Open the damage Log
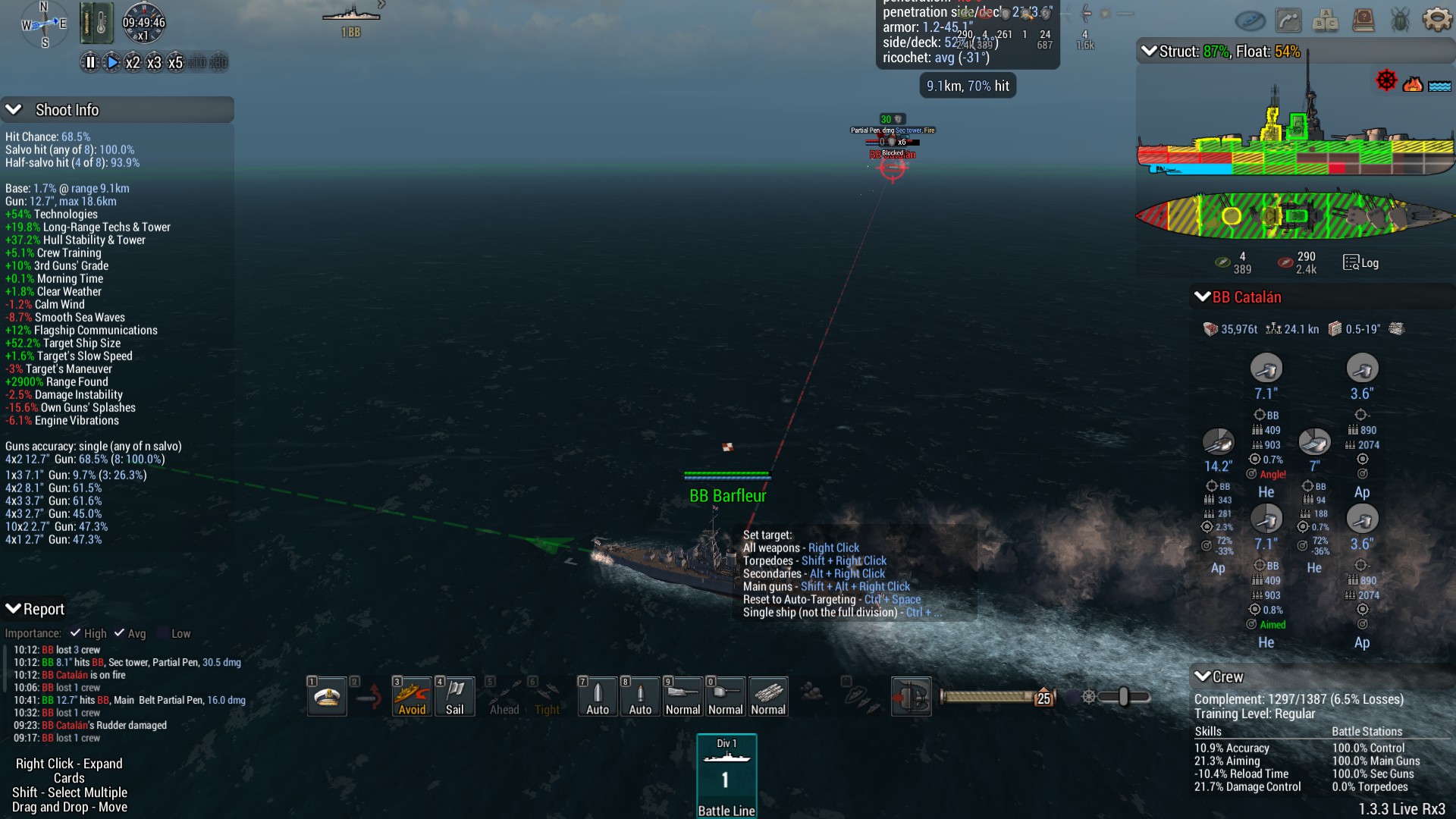 [x=1361, y=262]
